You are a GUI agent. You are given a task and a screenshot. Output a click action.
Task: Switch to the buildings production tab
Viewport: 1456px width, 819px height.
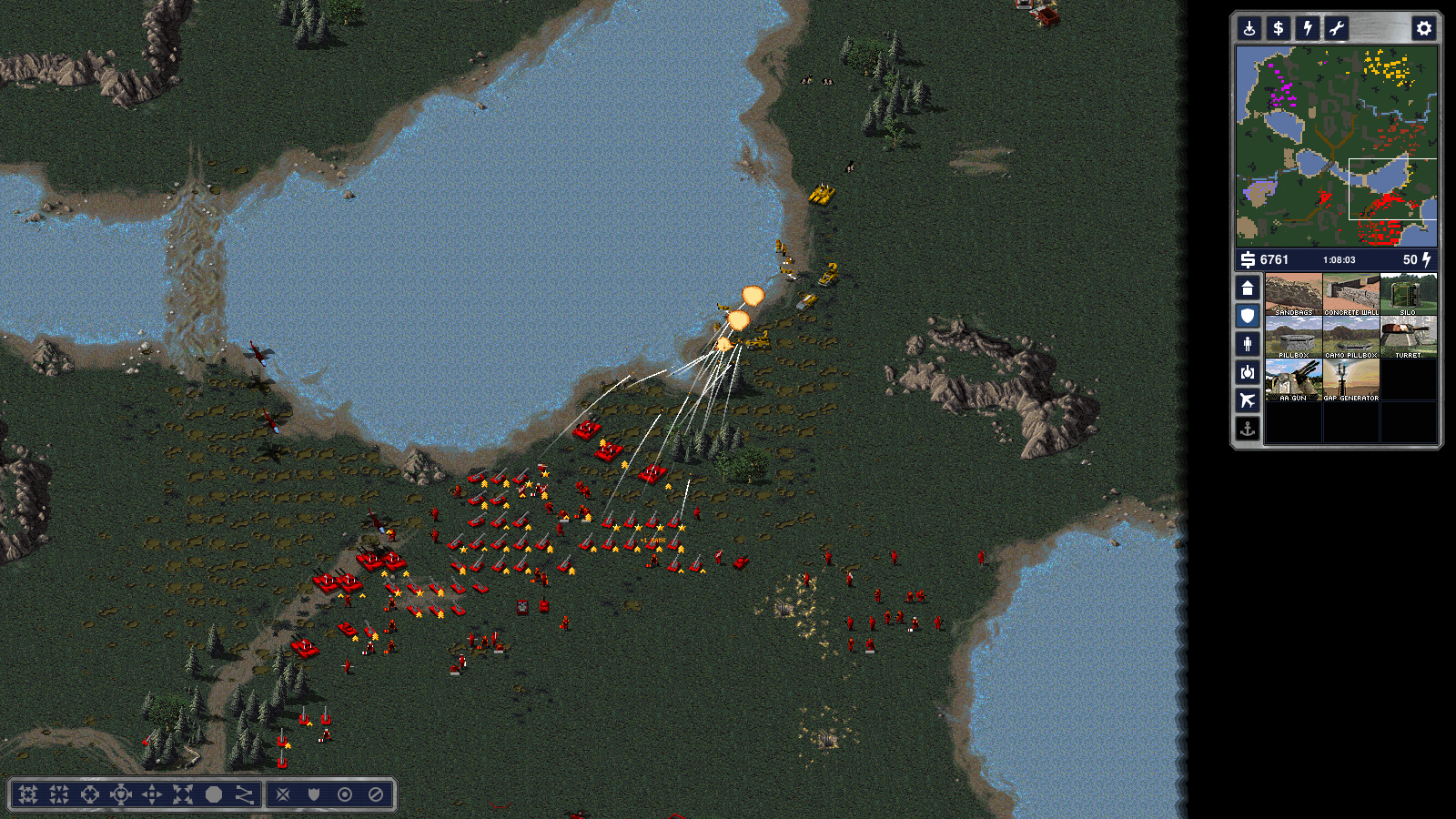pos(1248,288)
